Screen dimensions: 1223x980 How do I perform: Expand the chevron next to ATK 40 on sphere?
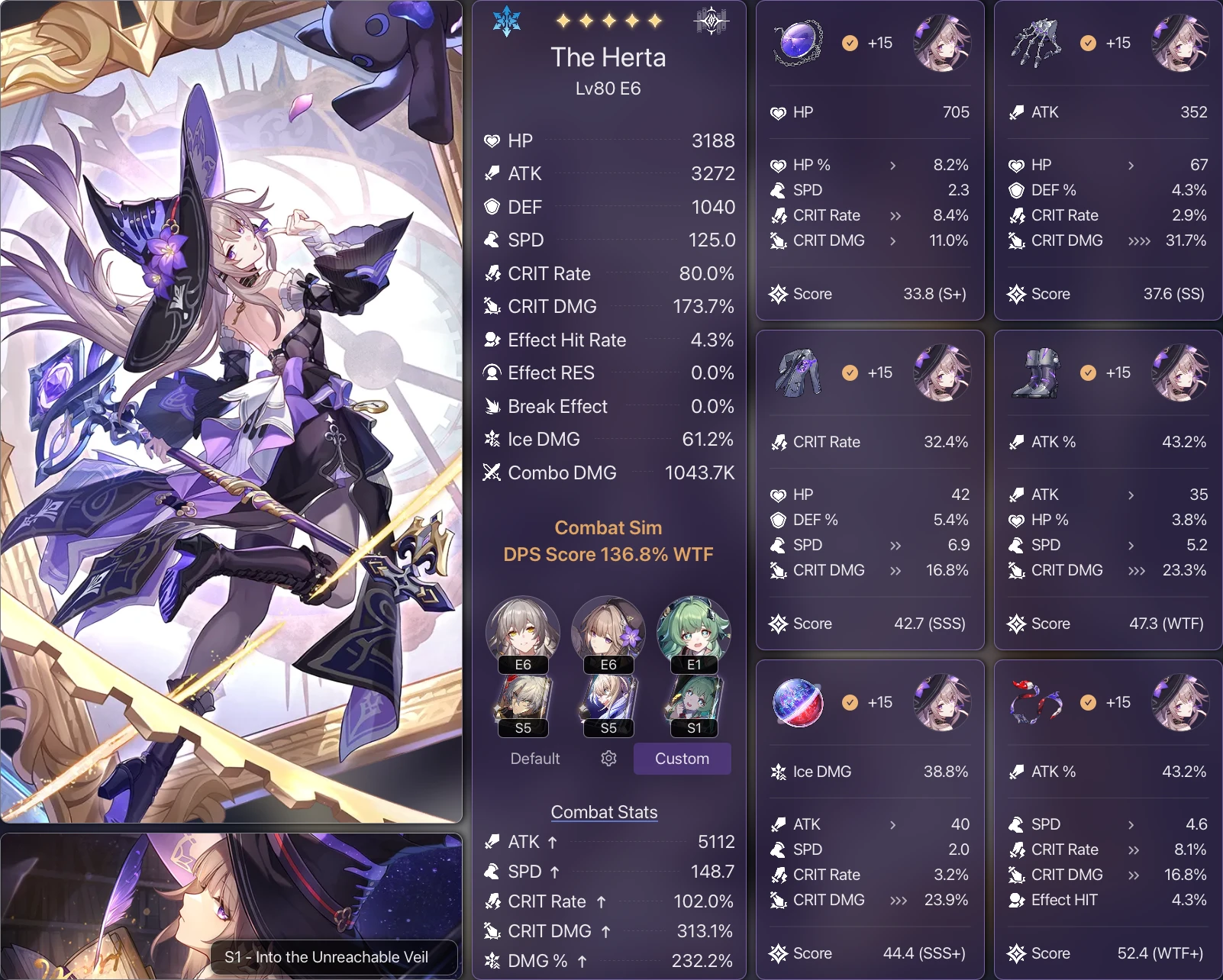tap(894, 824)
